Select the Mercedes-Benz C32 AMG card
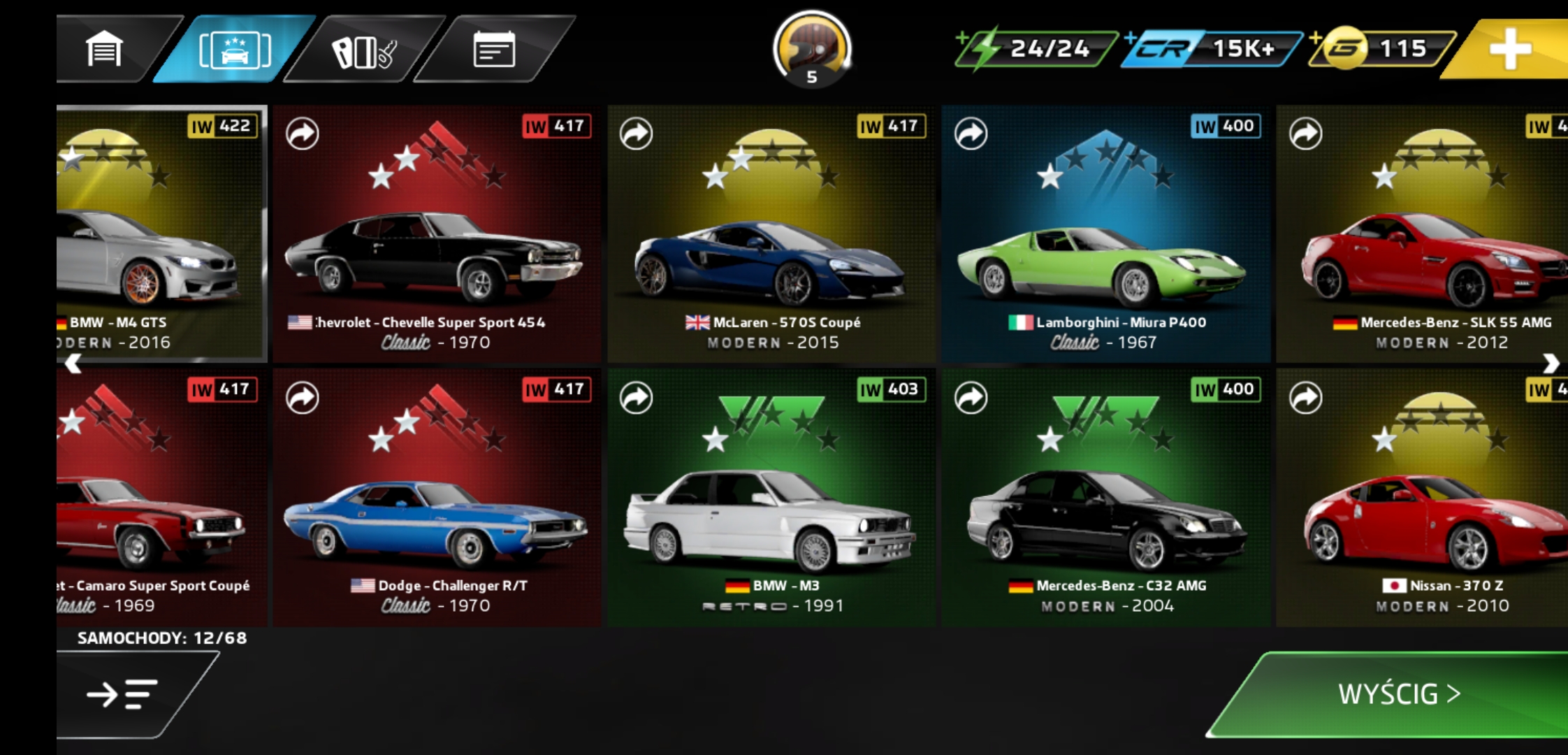 pyautogui.click(x=1105, y=498)
